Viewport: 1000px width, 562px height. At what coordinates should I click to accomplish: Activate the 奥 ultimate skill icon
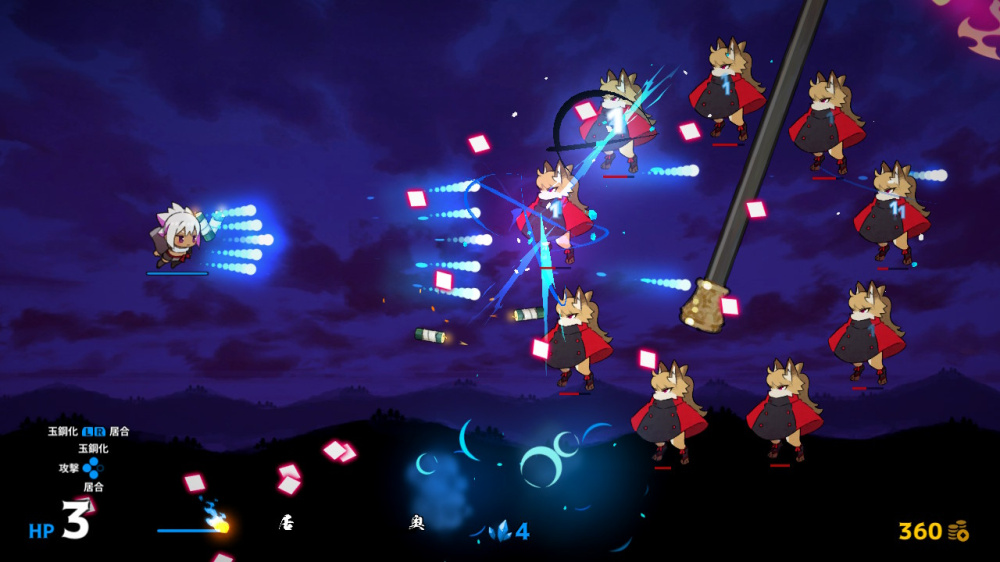(417, 523)
